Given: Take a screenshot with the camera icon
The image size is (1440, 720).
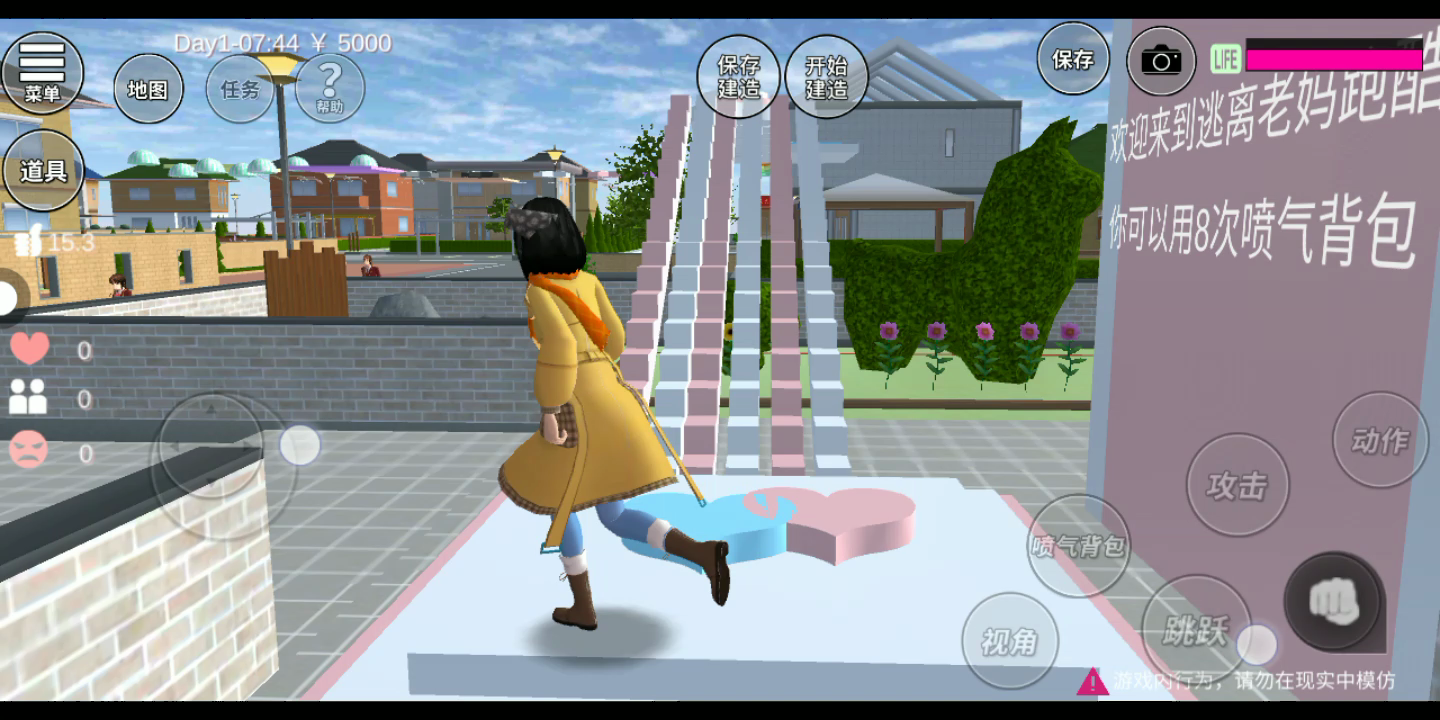Looking at the screenshot, I should 1161,62.
